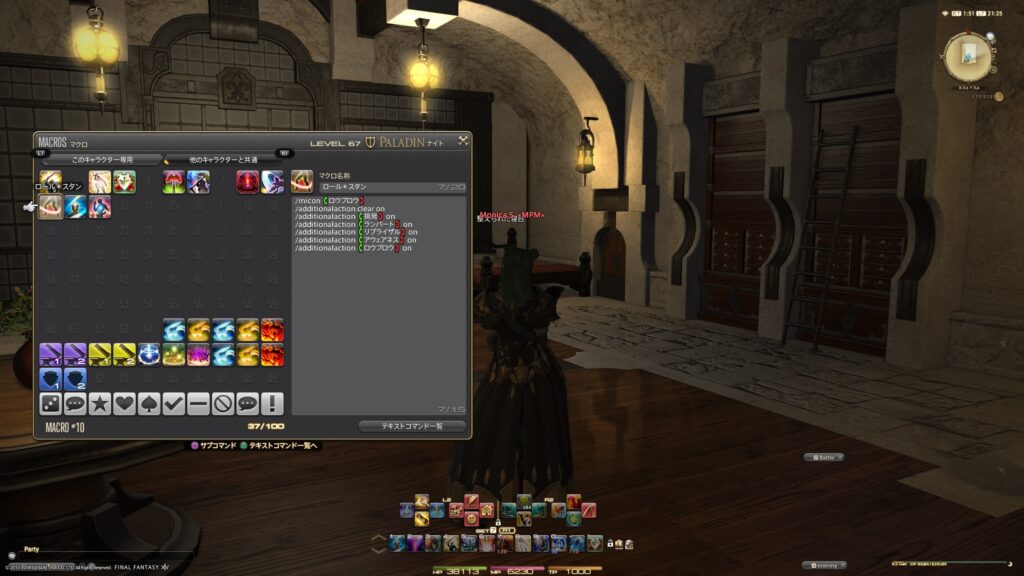1024x576 pixels.
Task: Select the prohibition sign macro icon
Action: [223, 403]
